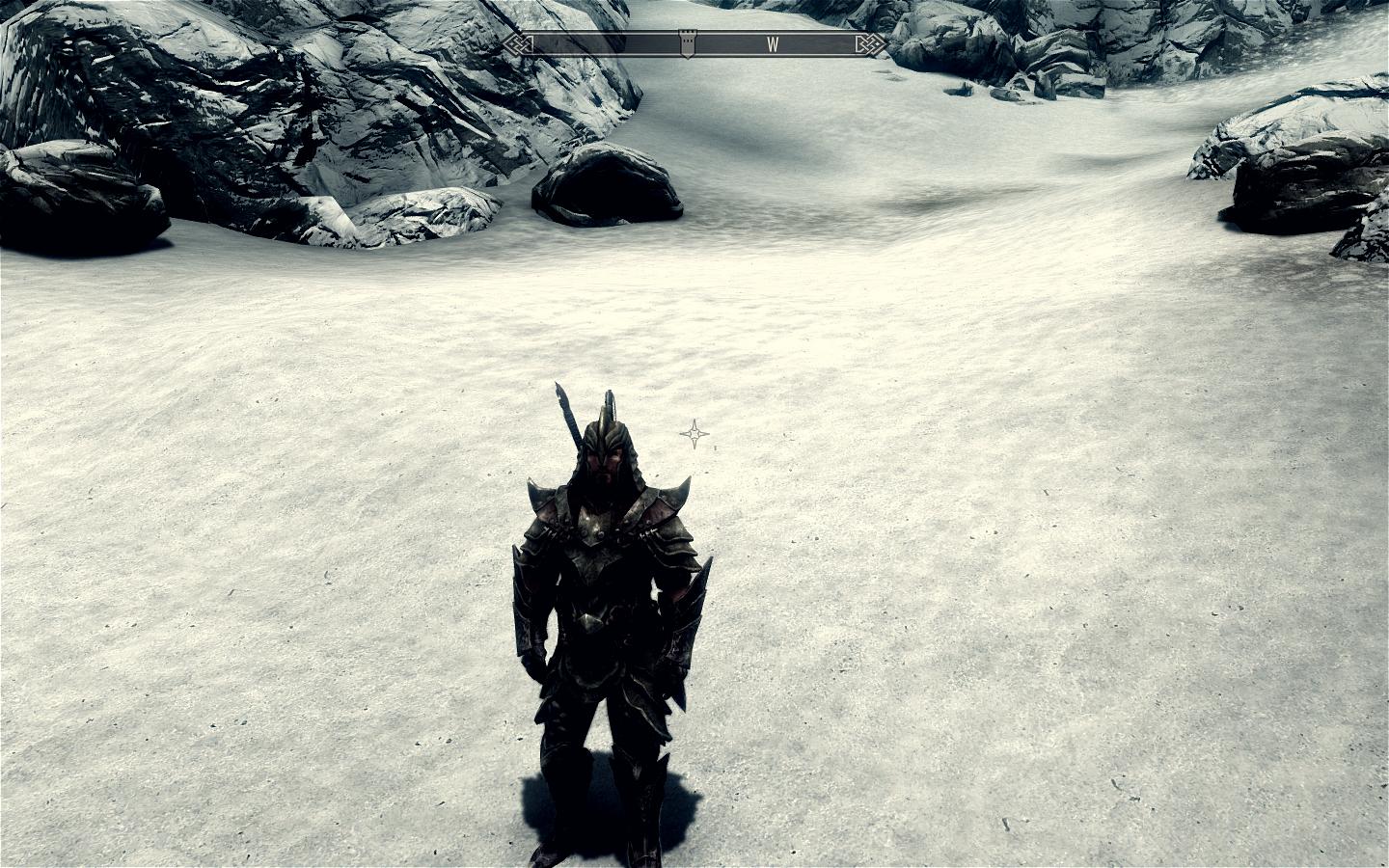Click the fort location marker on the compass
The image size is (1389, 868).
(685, 44)
